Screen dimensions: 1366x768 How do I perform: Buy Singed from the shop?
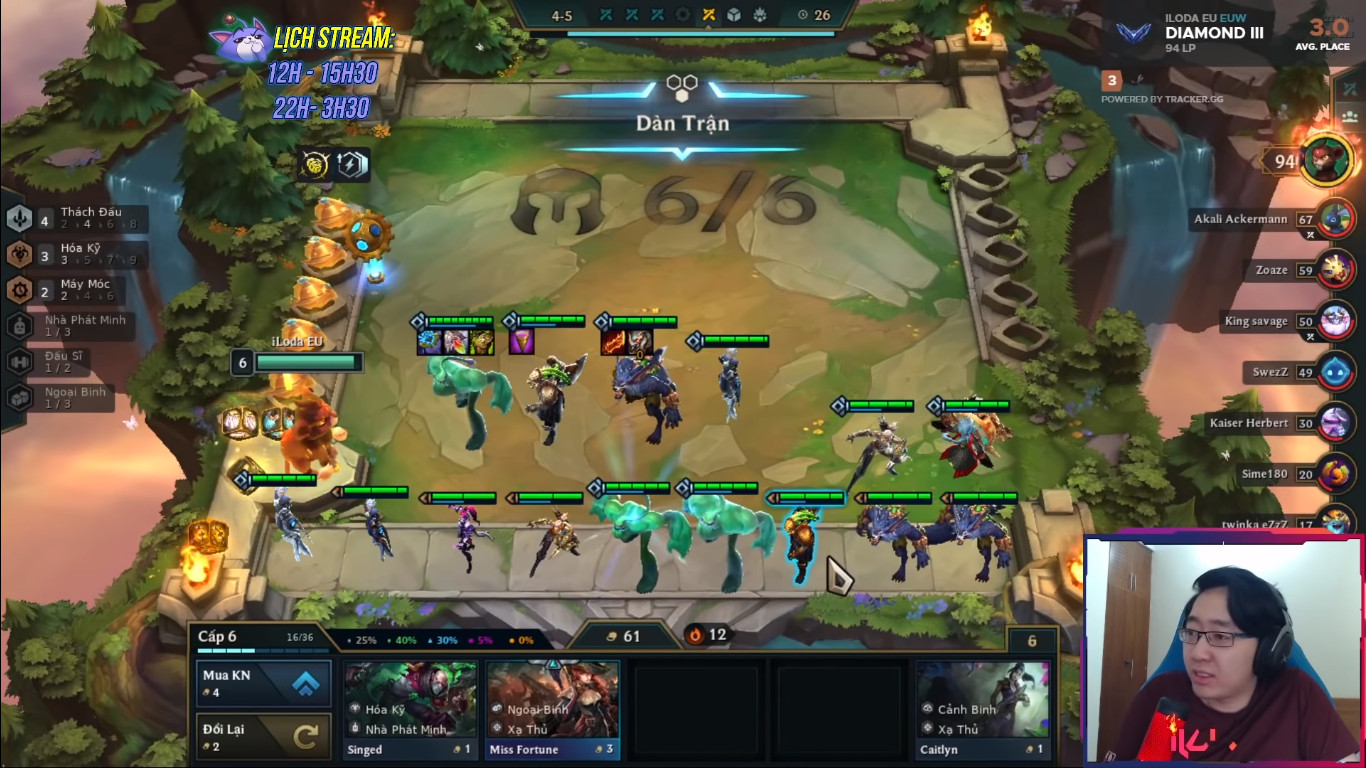coord(410,705)
